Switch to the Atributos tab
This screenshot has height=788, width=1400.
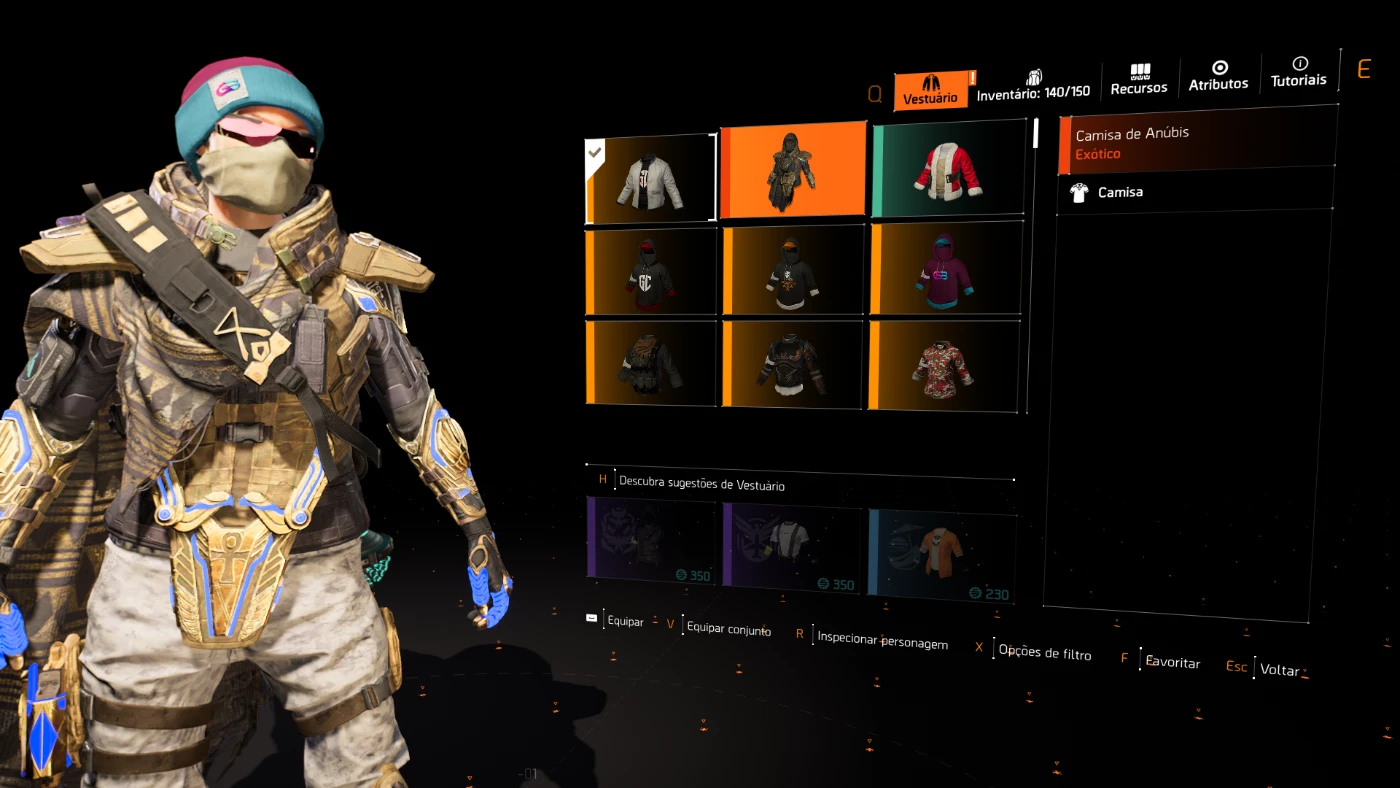(x=1218, y=76)
